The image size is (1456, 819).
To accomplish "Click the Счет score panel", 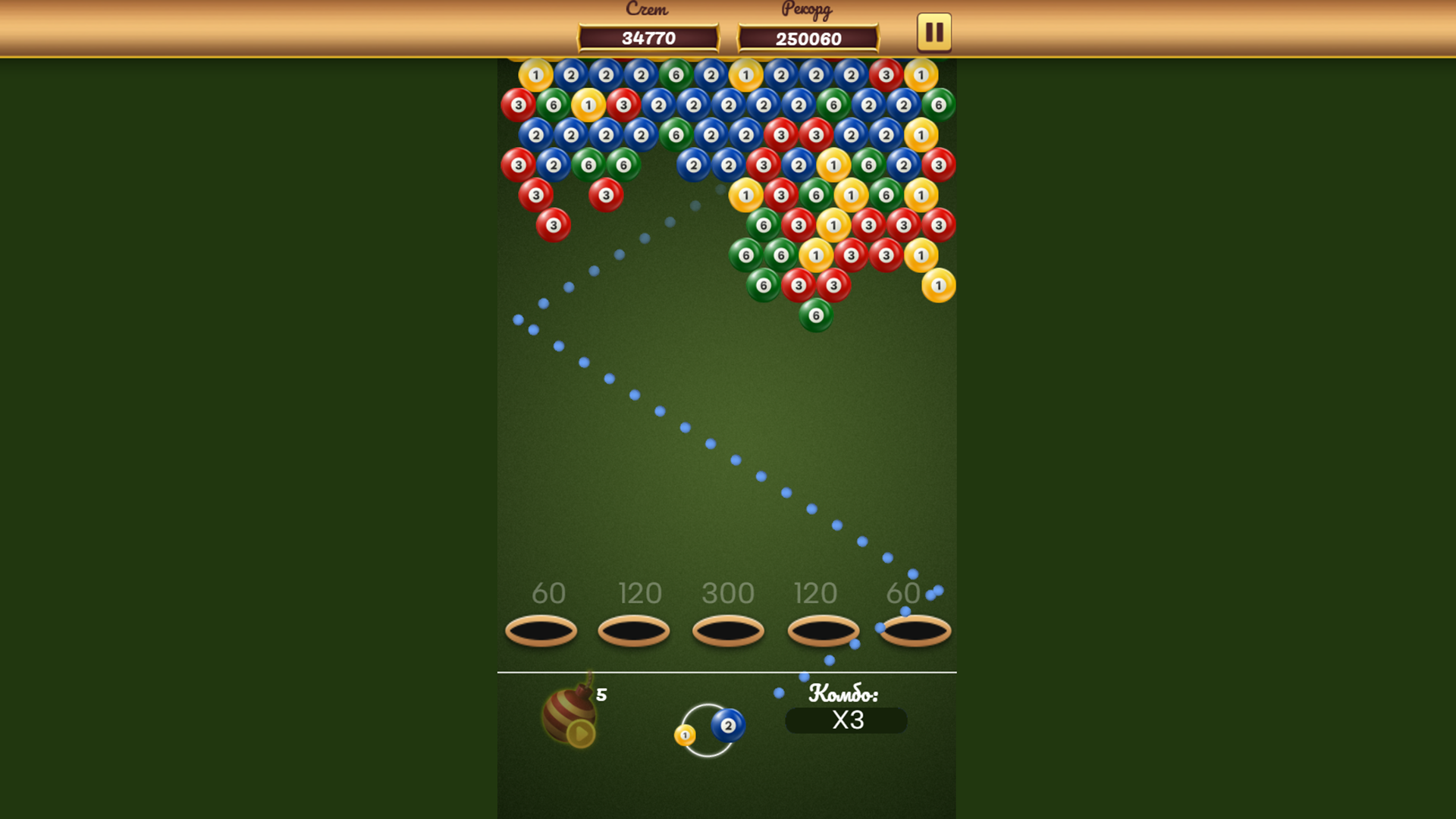I will tap(648, 36).
